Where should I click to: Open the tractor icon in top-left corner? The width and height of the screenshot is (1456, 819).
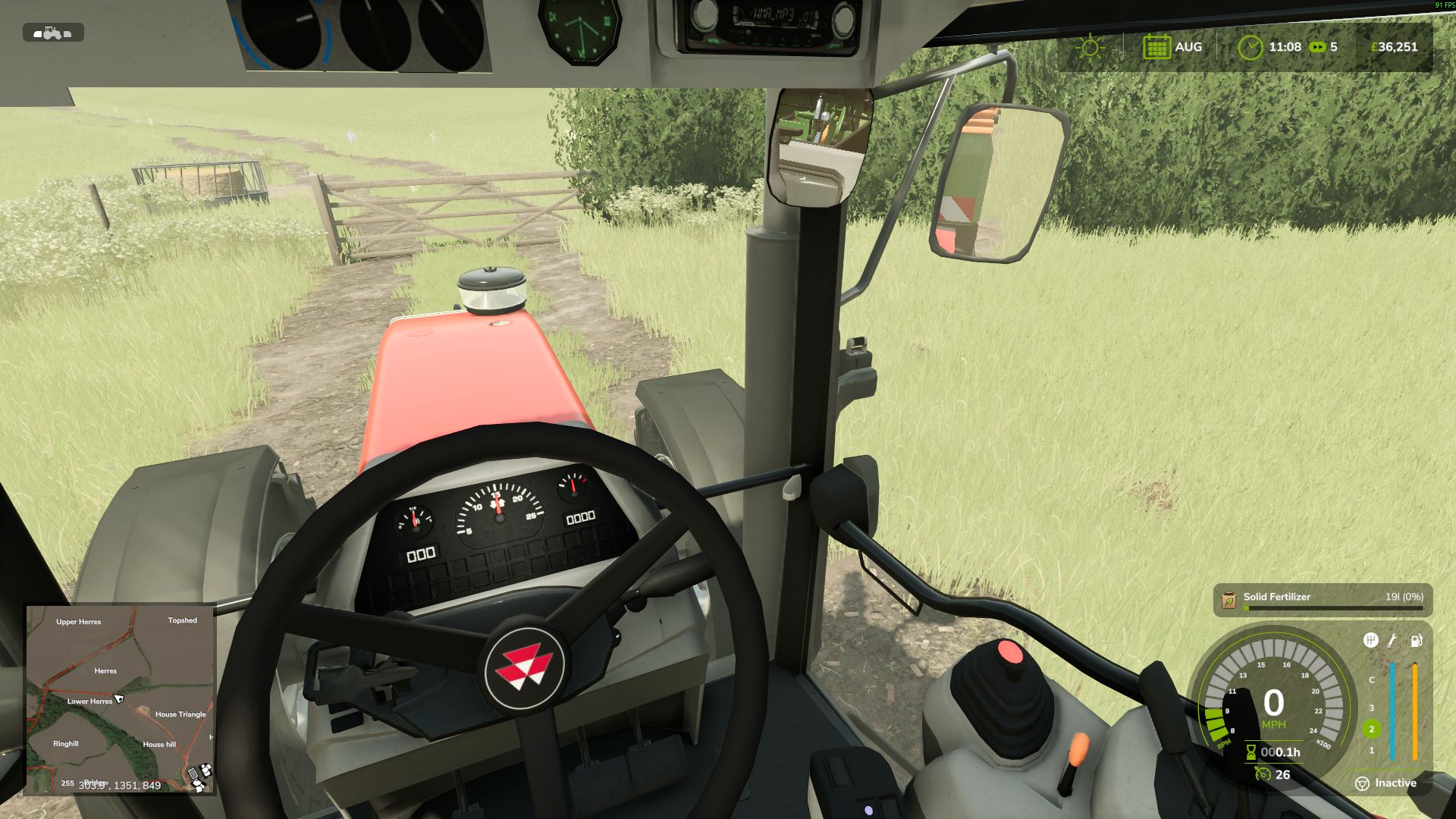[x=53, y=33]
